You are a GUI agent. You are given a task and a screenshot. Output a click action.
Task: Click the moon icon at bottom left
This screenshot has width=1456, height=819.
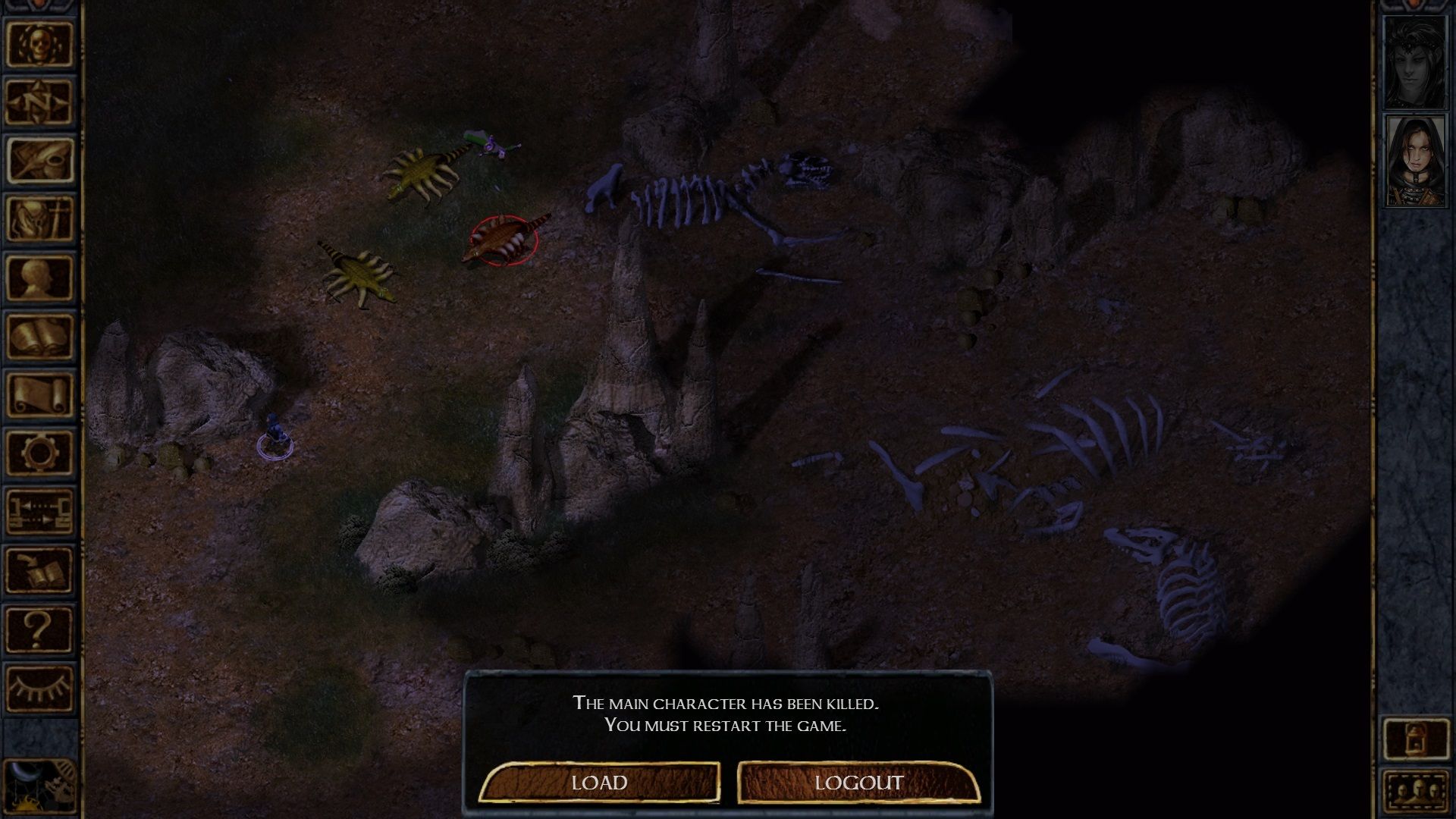click(36, 785)
